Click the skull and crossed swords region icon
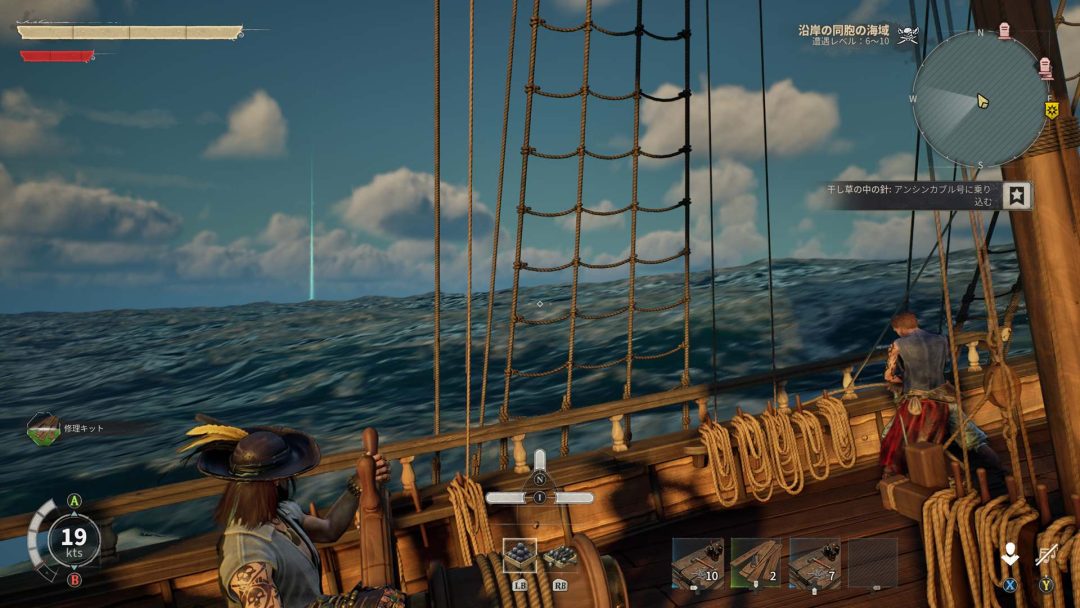1080x608 pixels. coord(908,36)
